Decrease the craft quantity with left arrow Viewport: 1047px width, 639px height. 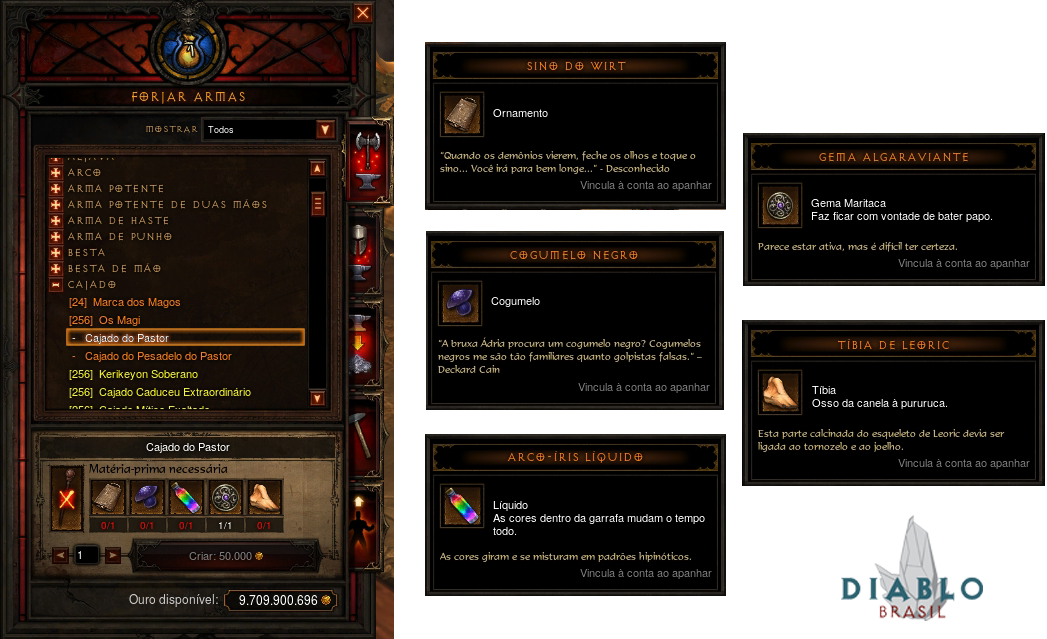[x=60, y=555]
